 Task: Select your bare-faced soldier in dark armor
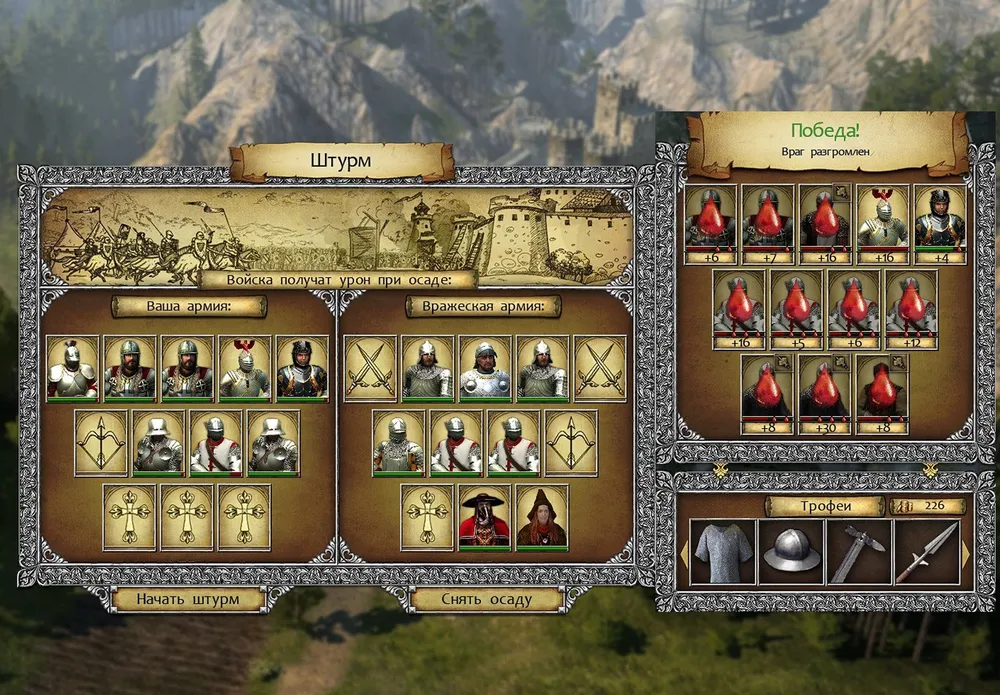(301, 367)
